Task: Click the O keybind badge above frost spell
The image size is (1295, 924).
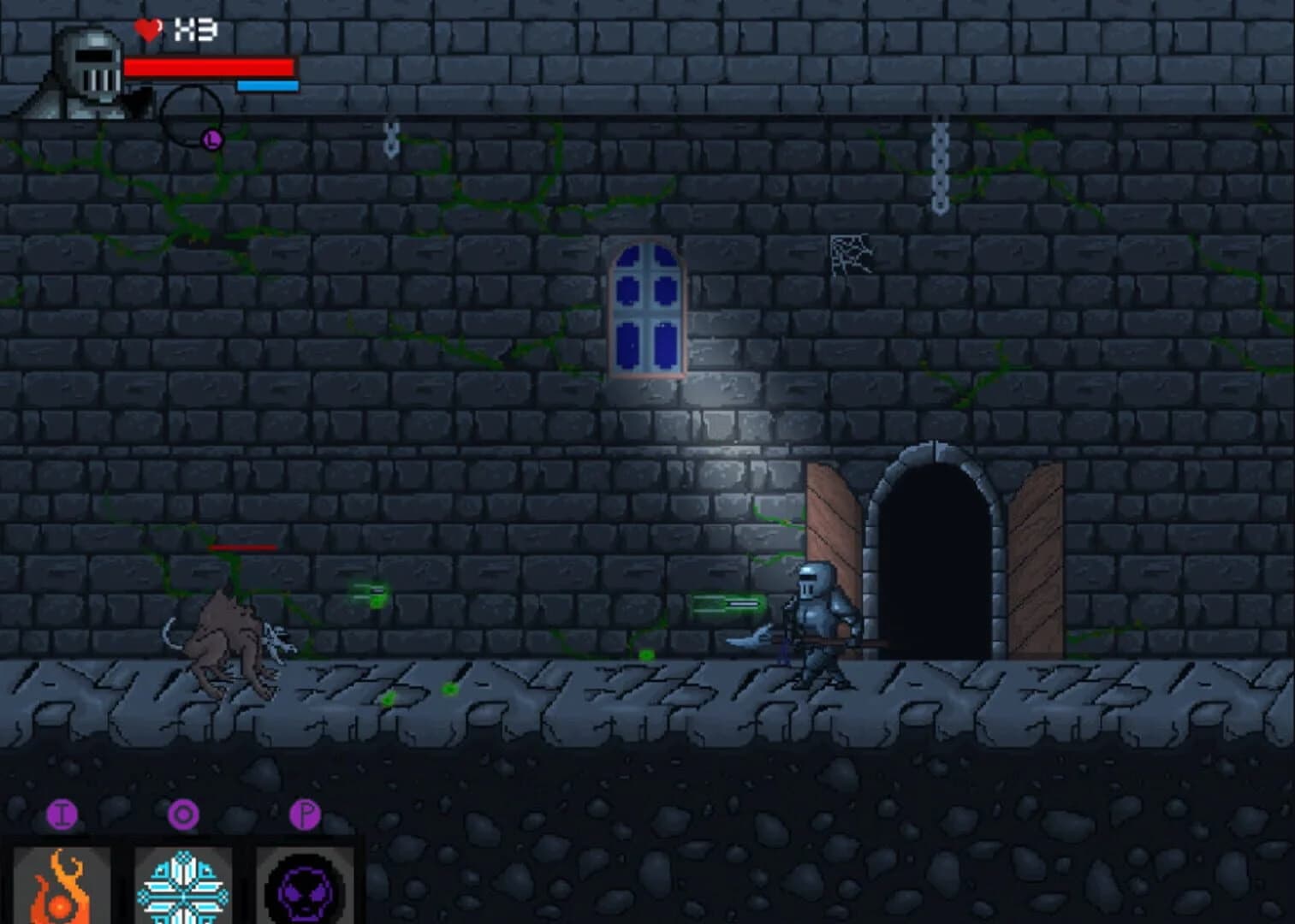Action: [184, 814]
